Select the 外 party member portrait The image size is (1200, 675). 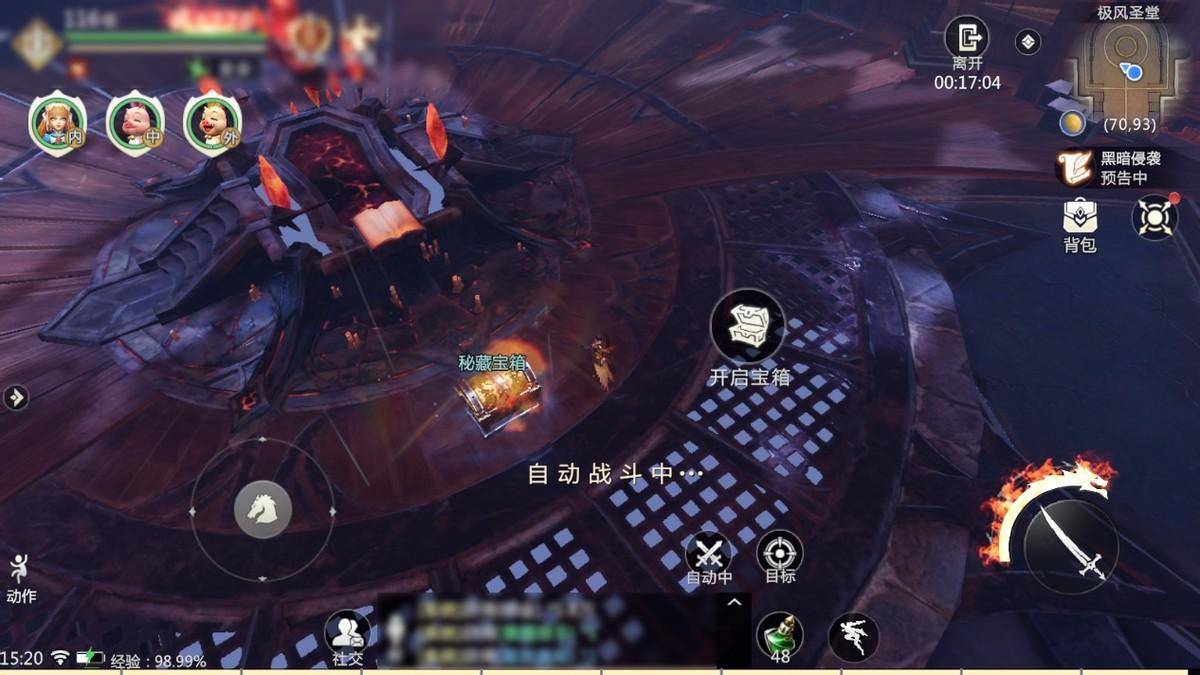coord(213,124)
